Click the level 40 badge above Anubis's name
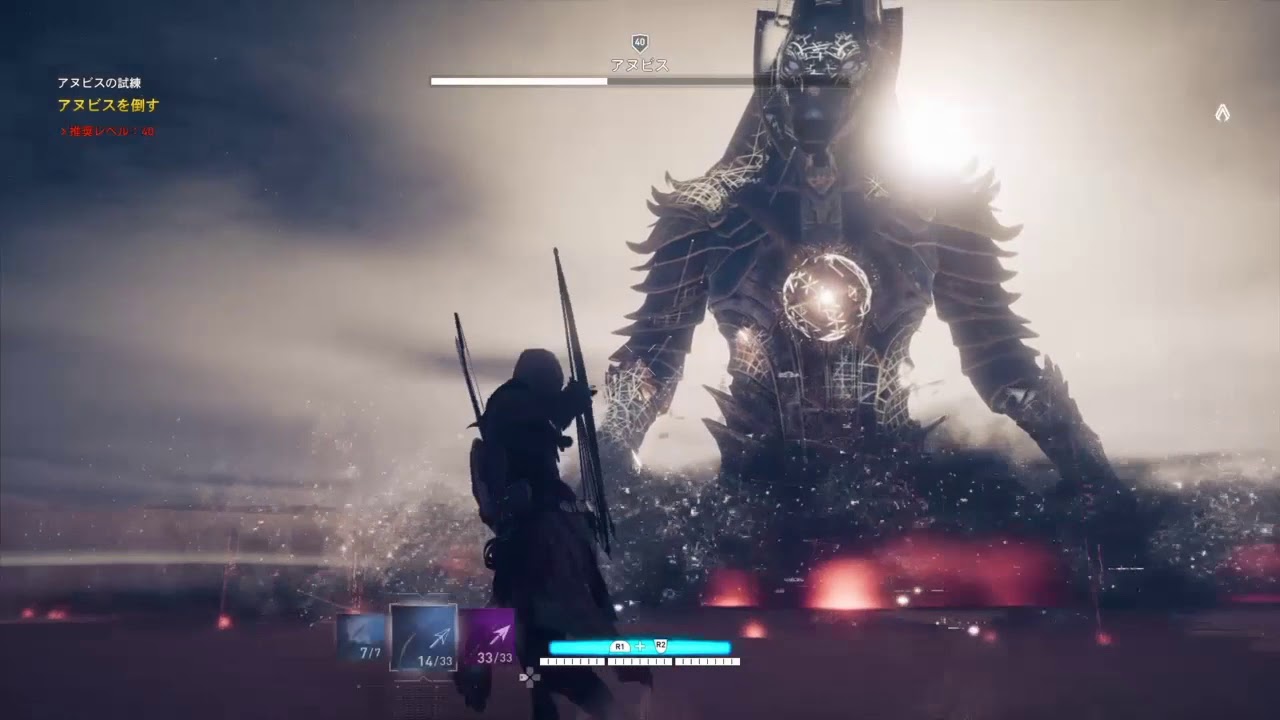Image resolution: width=1280 pixels, height=720 pixels. pyautogui.click(x=640, y=43)
